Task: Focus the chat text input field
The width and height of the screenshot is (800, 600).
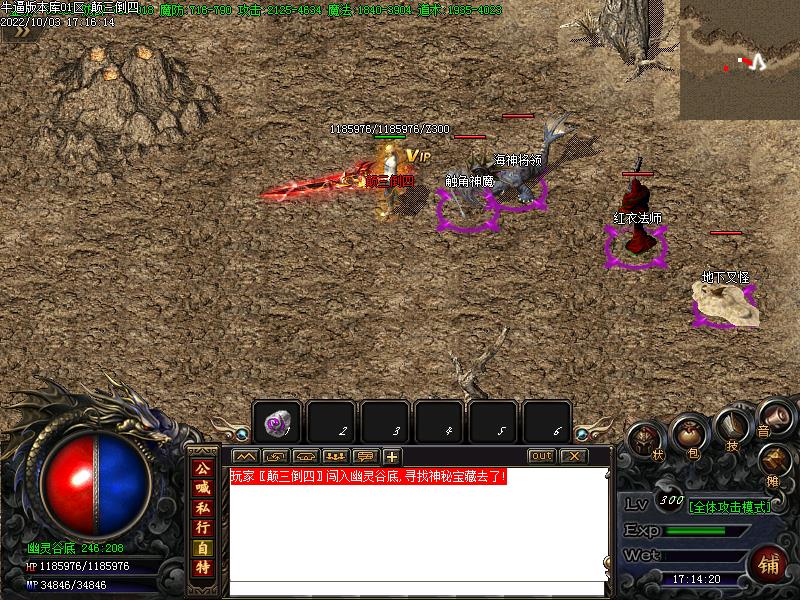Action: coord(418,589)
